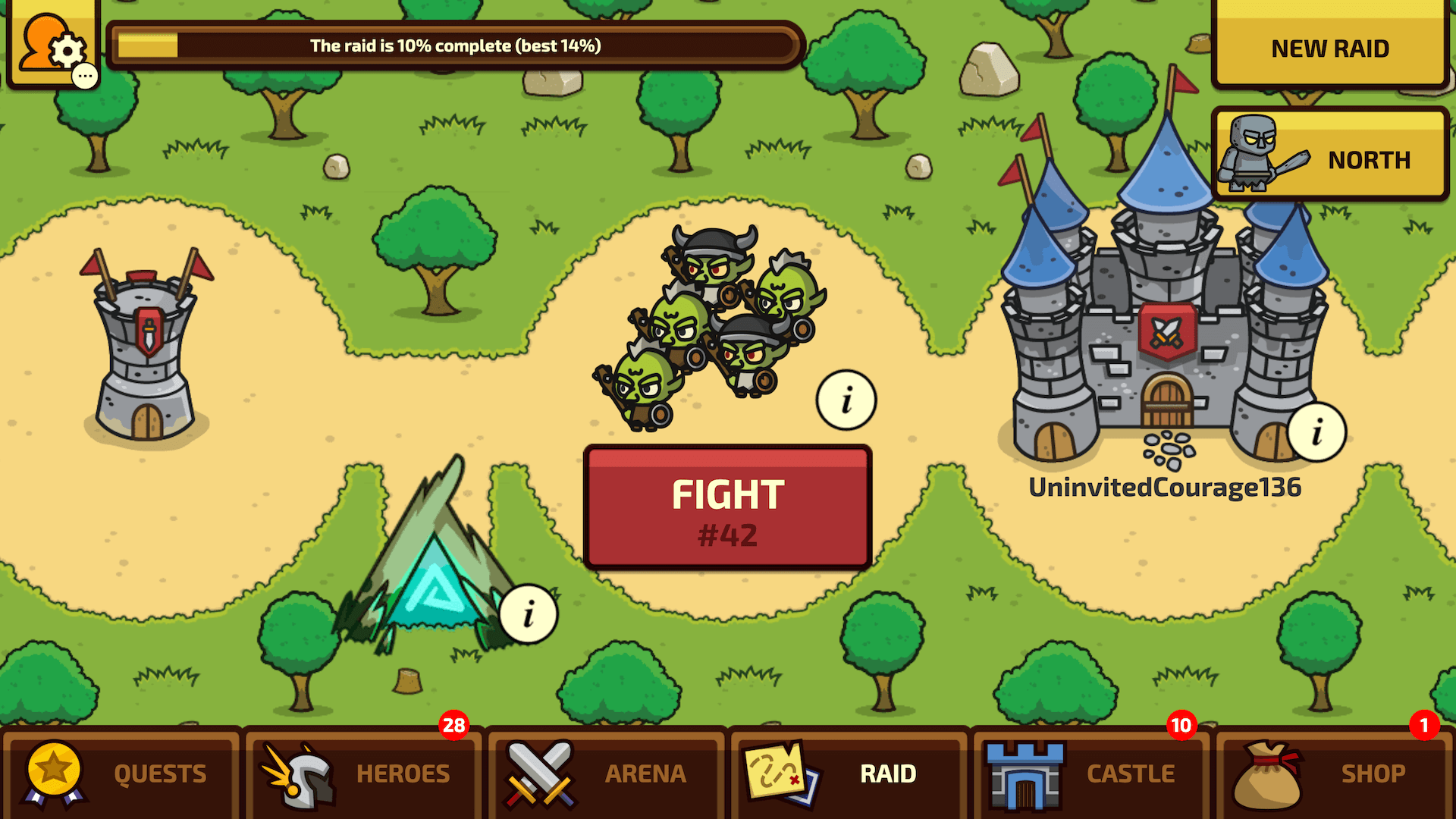Screen dimensions: 1456x819
Task: Switch to the QUESTS tab
Action: click(x=159, y=773)
